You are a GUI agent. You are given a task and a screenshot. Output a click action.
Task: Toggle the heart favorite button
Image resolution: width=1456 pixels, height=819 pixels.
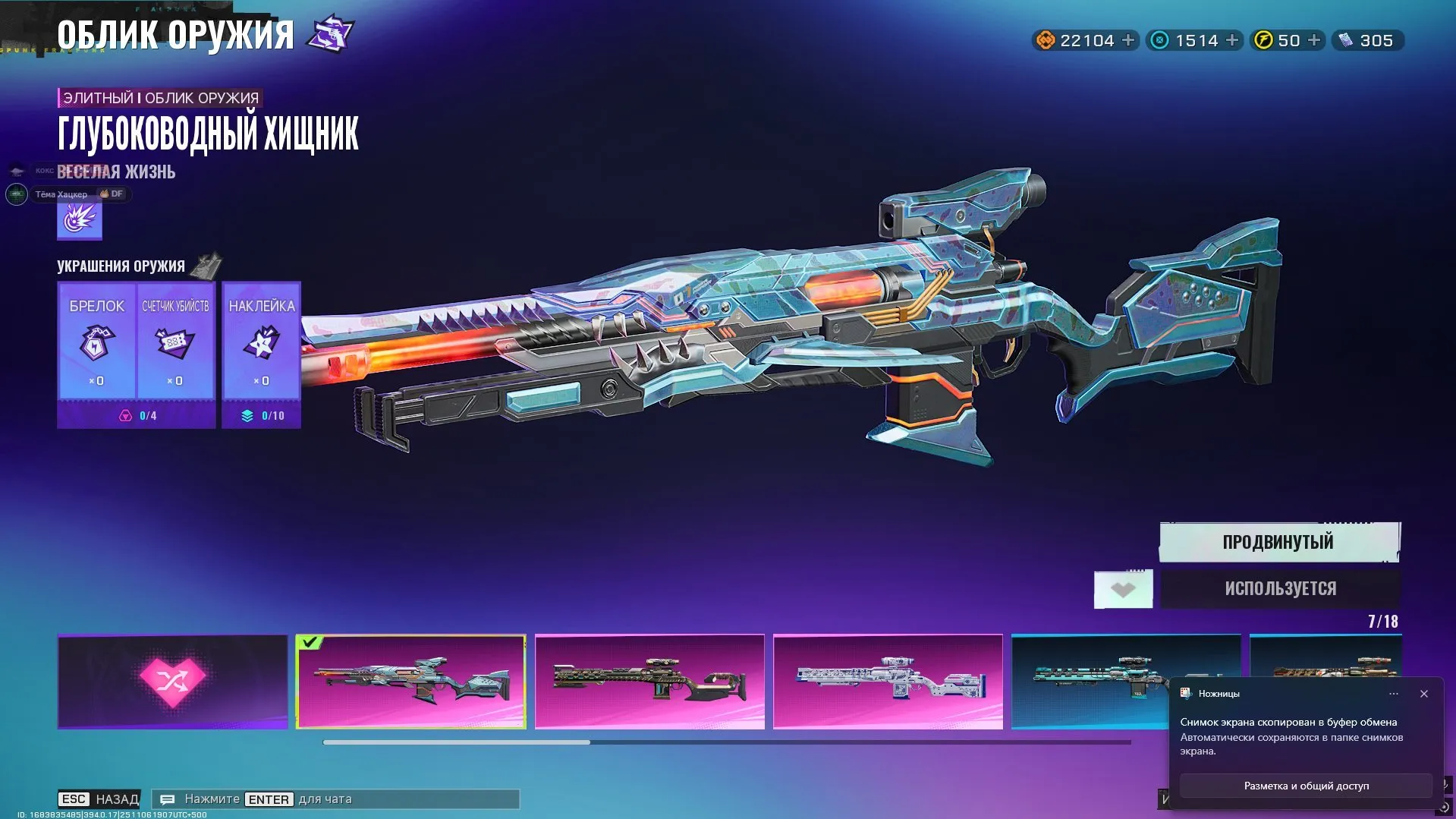1123,589
